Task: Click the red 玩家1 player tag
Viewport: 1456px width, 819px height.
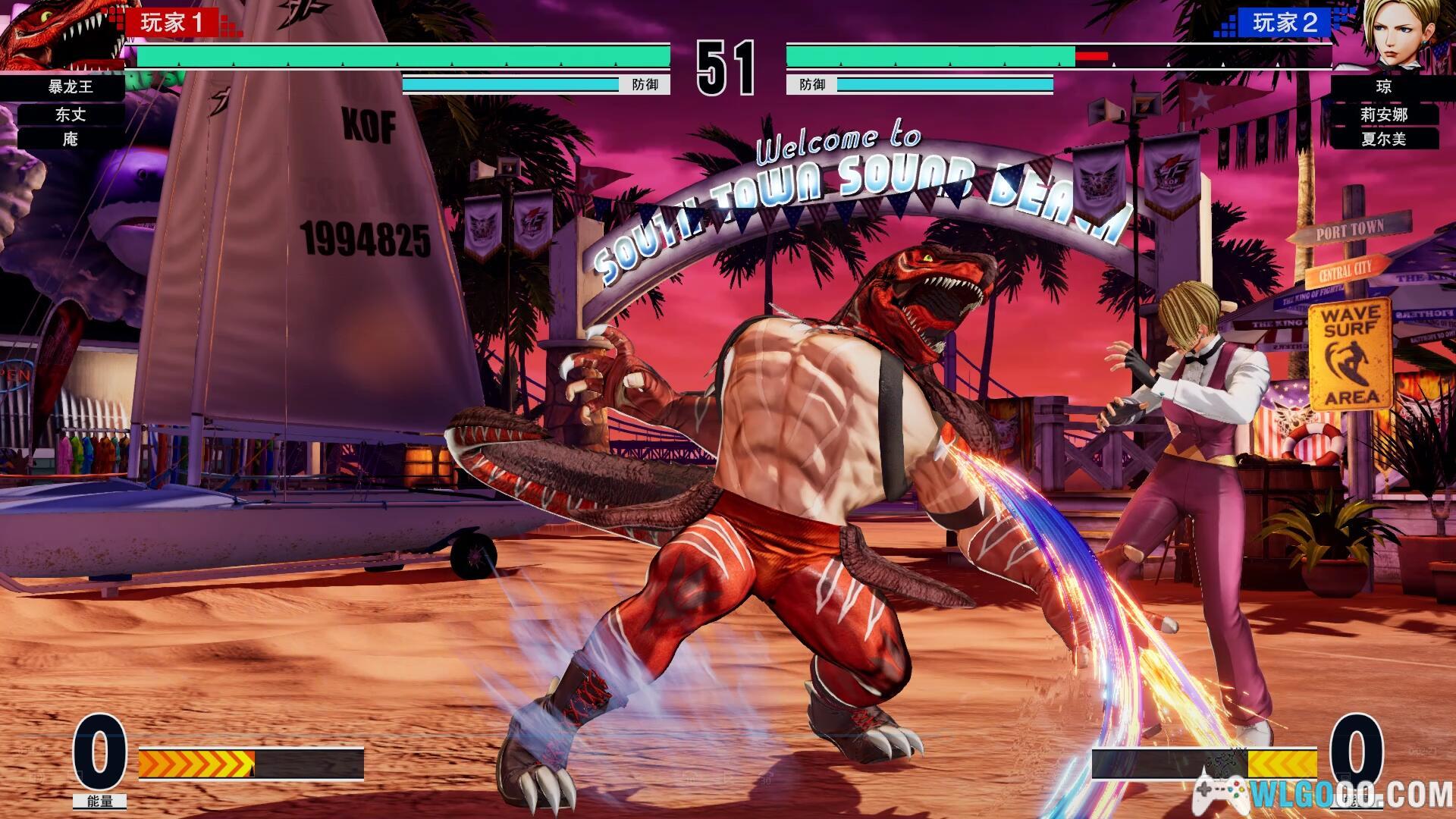Action: pos(173,23)
